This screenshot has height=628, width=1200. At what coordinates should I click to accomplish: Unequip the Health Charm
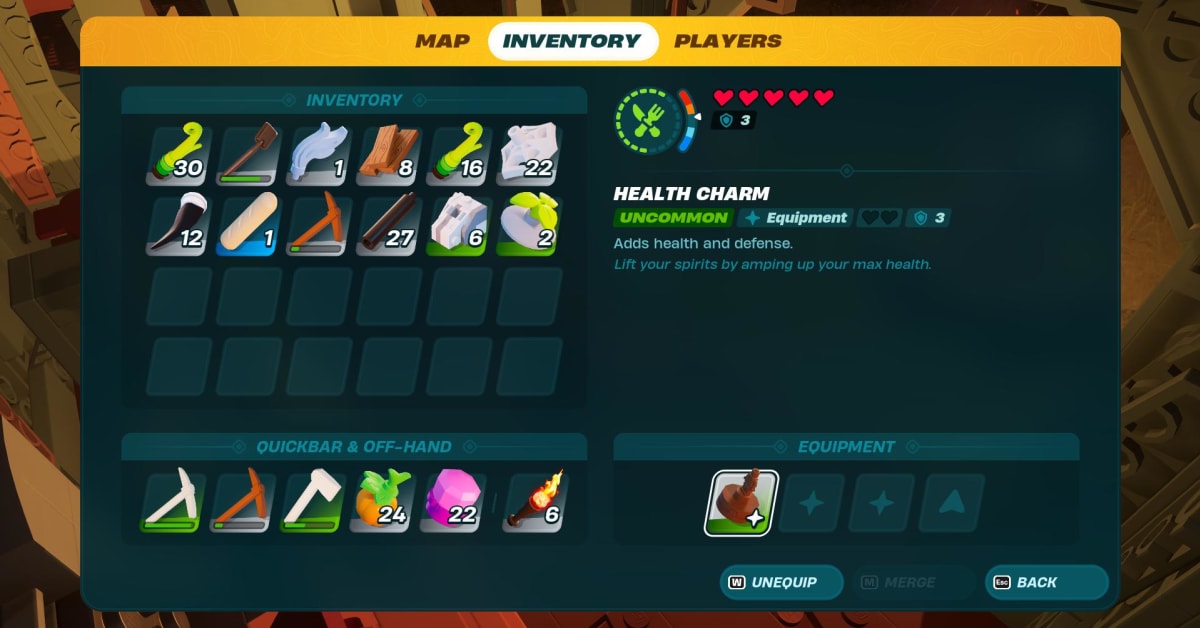point(781,582)
